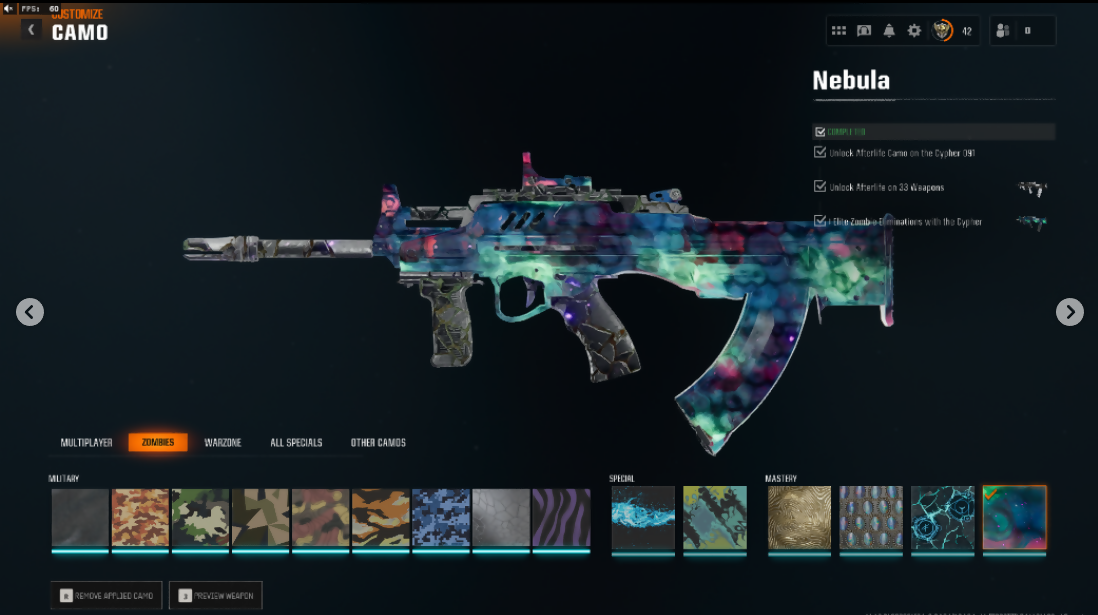Viewport: 1098px width, 615px height.
Task: Select the Nebula mastery camo swatch
Action: 1014,518
